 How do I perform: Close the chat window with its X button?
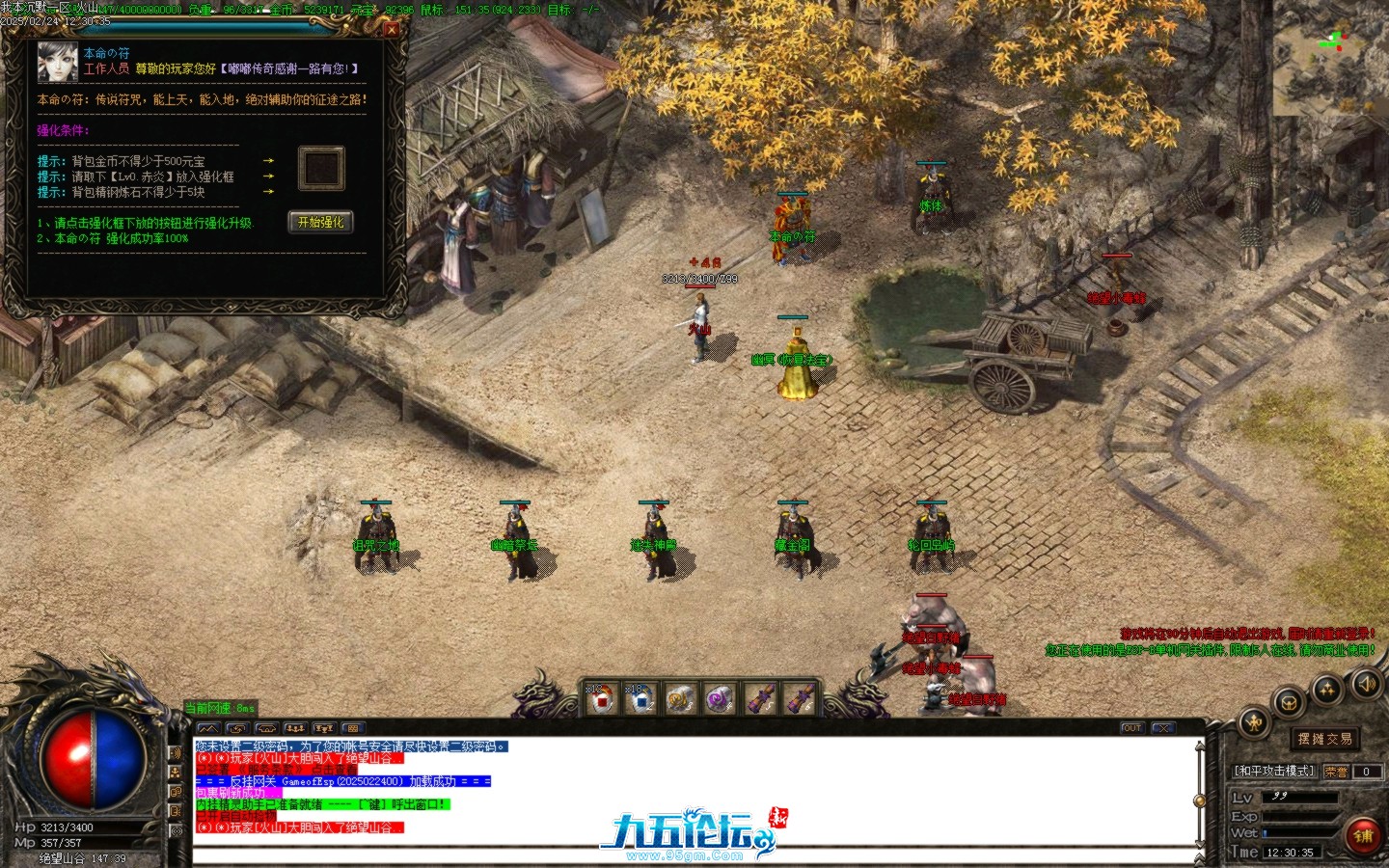pyautogui.click(x=1162, y=728)
